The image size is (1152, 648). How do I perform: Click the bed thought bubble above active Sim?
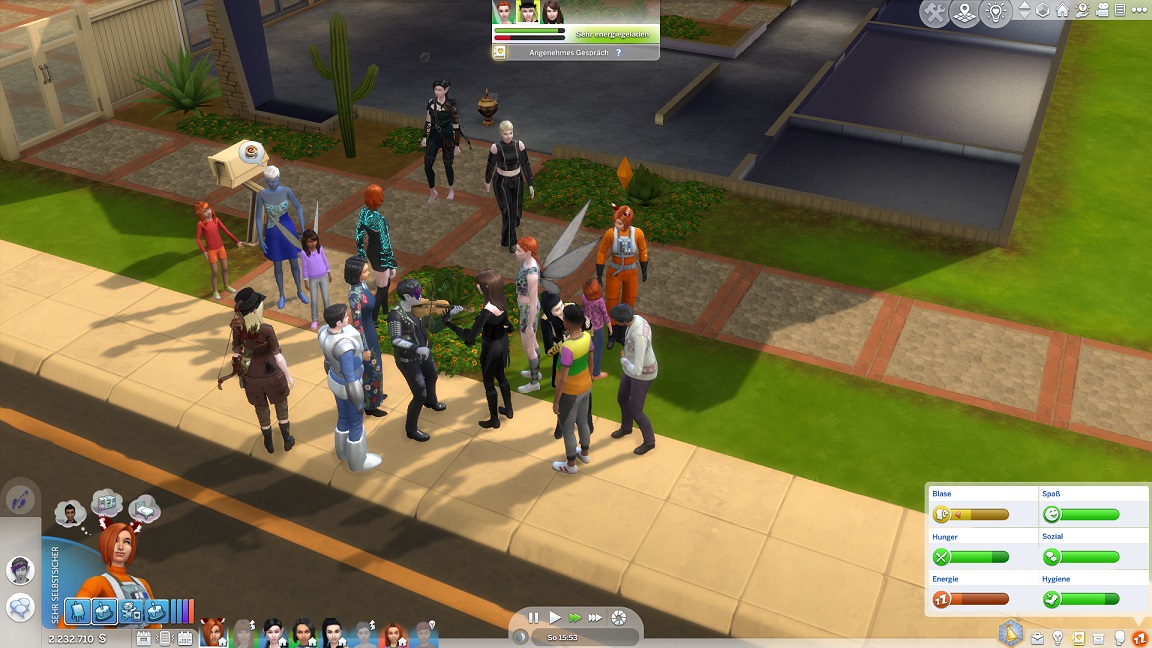144,507
